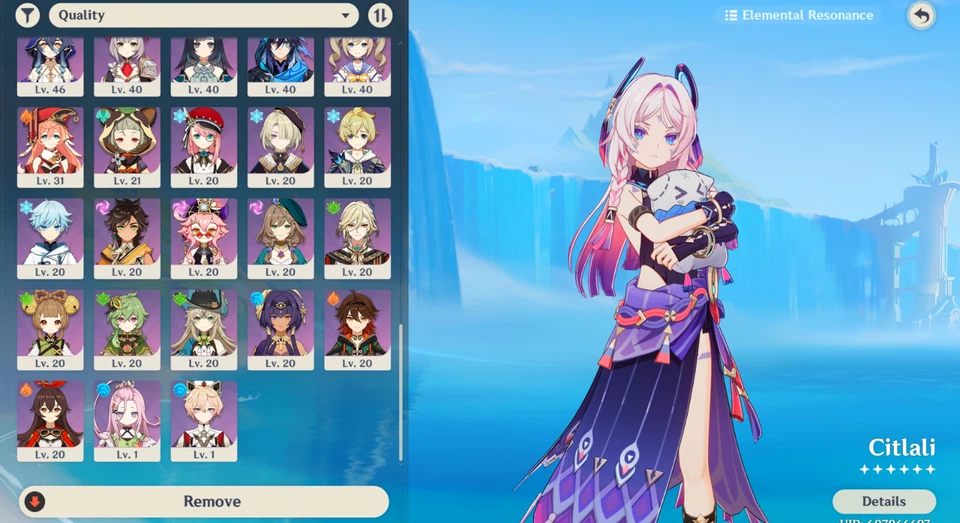Image resolution: width=960 pixels, height=523 pixels.
Task: Choose green-haired Collei
Action: [127, 329]
